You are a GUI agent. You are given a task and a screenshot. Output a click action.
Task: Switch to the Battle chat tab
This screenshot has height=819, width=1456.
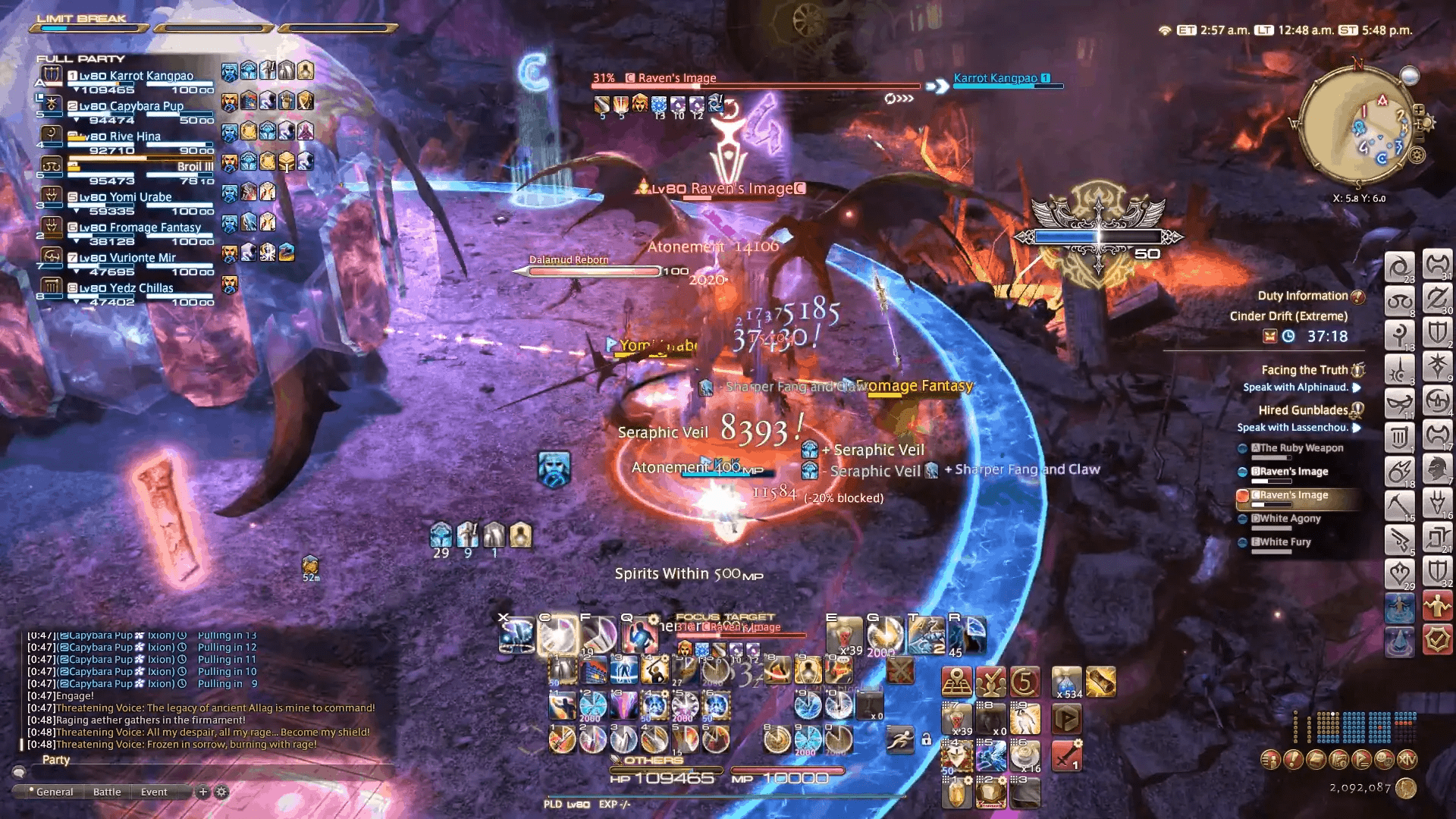[107, 792]
